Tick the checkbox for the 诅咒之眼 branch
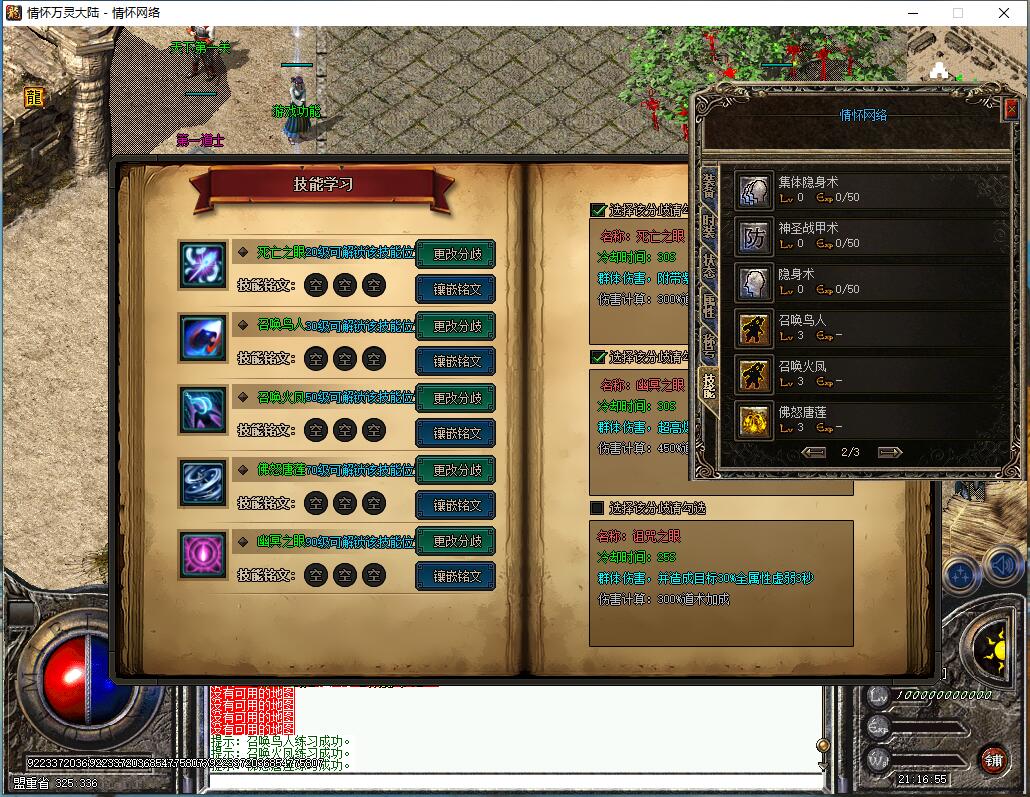The width and height of the screenshot is (1030, 797). click(597, 508)
